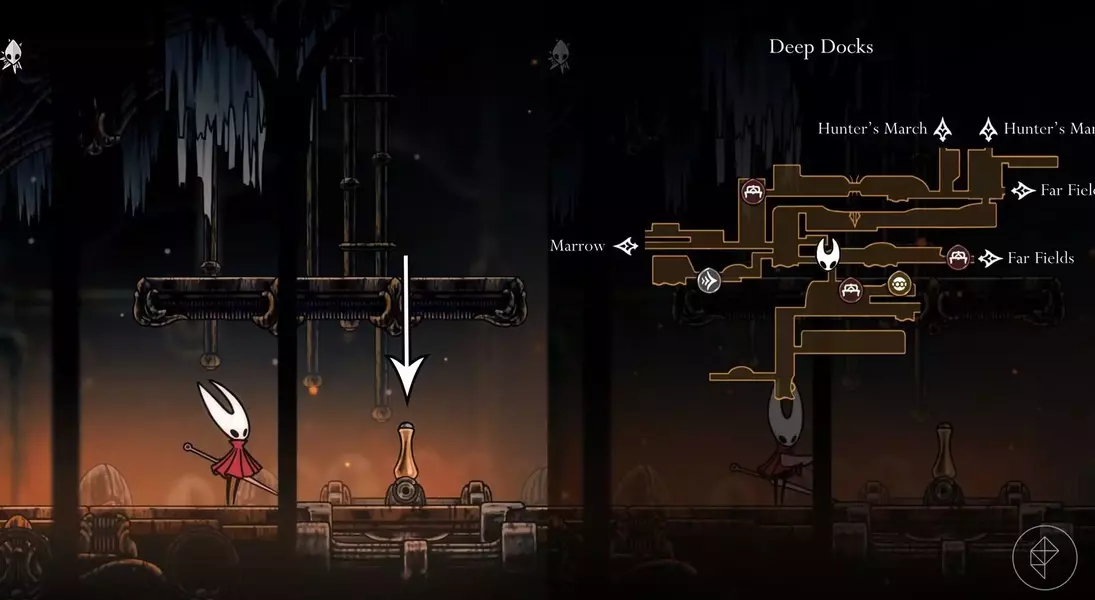
Task: Select the yellow round map marker
Action: pos(900,284)
